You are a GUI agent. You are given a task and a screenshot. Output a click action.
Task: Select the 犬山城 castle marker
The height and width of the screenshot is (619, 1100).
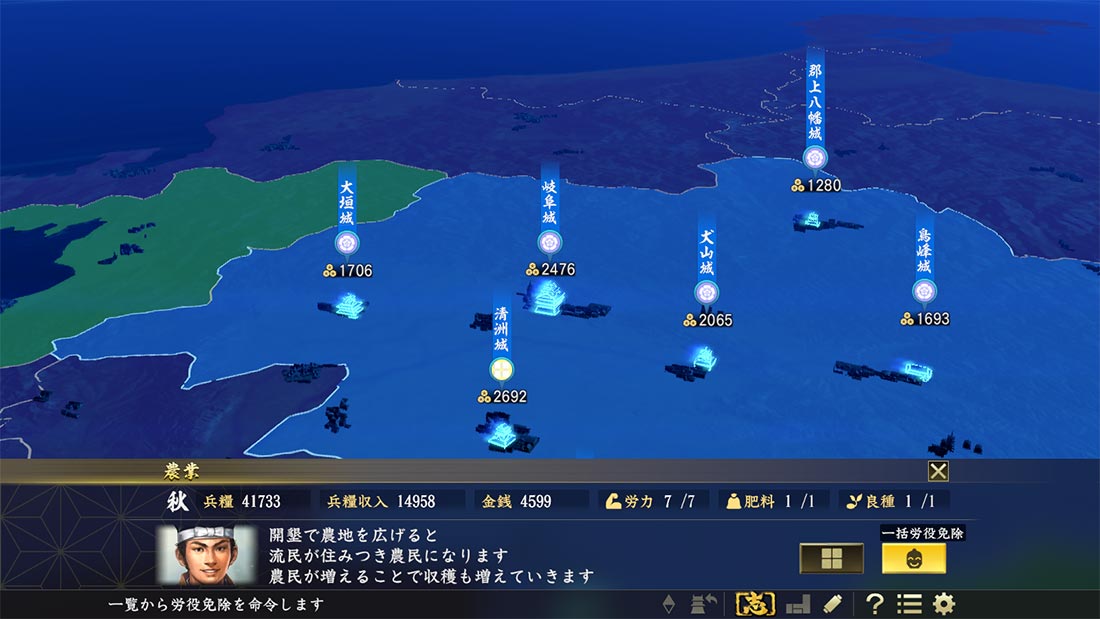(706, 292)
